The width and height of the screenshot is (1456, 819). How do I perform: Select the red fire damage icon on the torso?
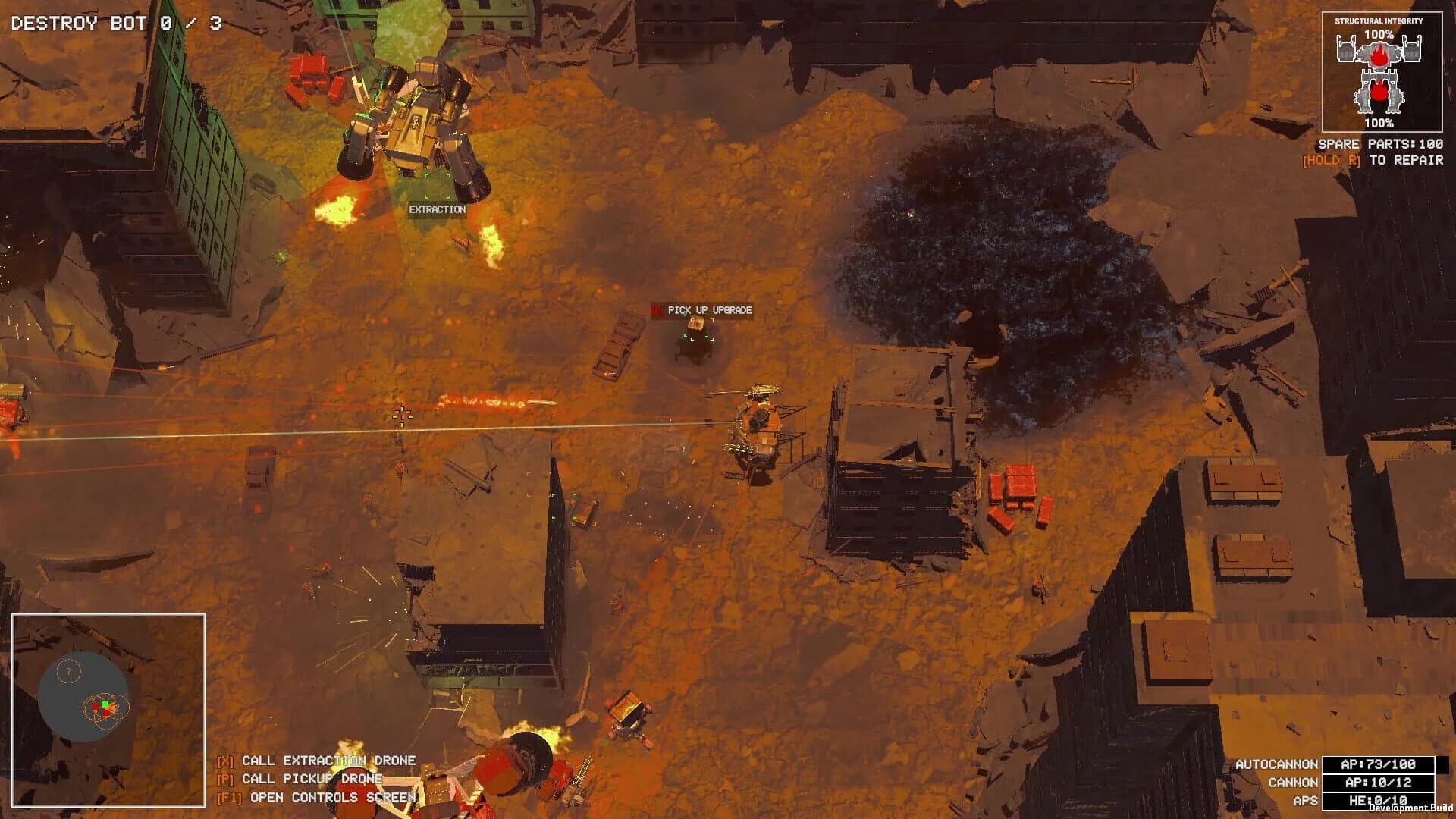click(1379, 55)
